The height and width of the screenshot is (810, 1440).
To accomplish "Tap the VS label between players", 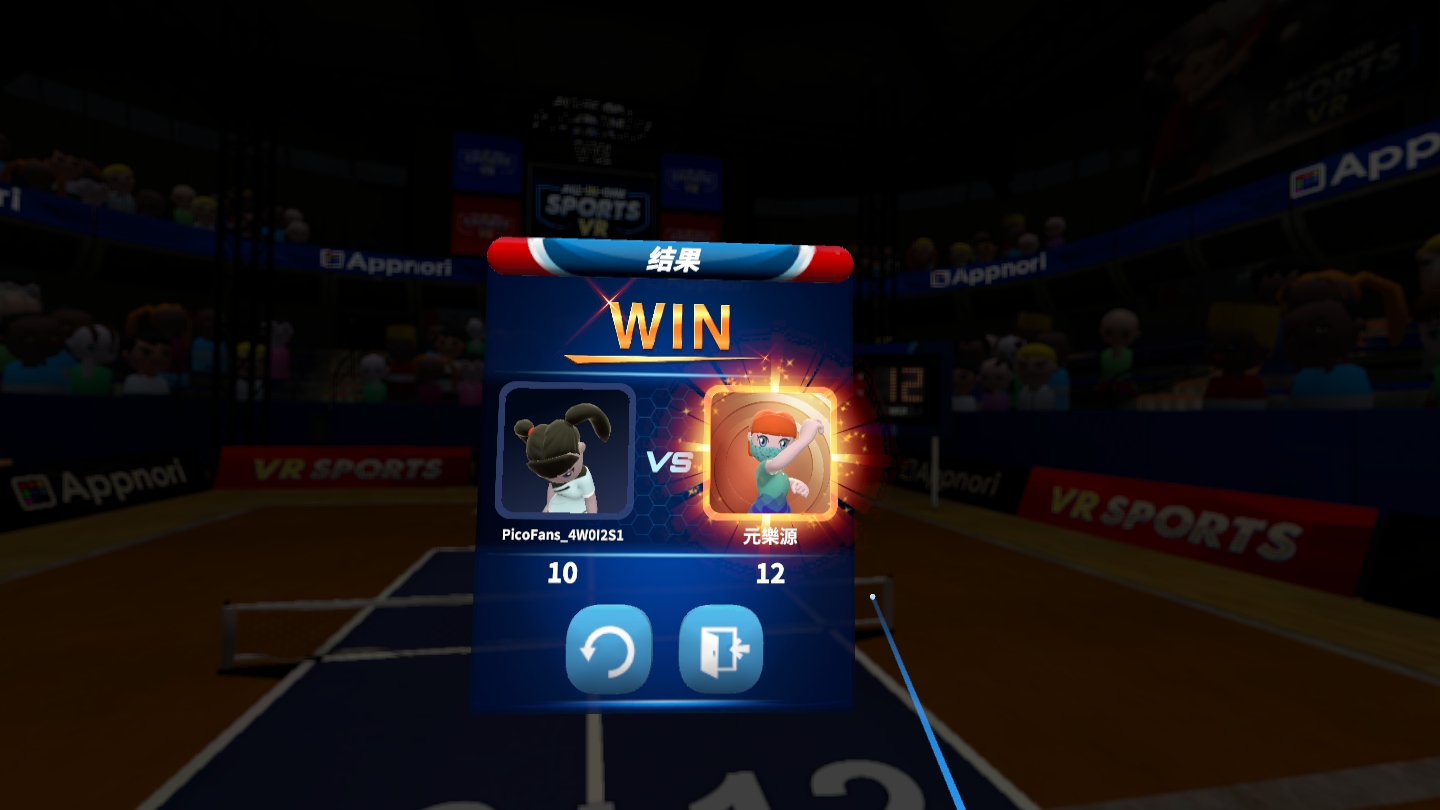I will point(668,462).
